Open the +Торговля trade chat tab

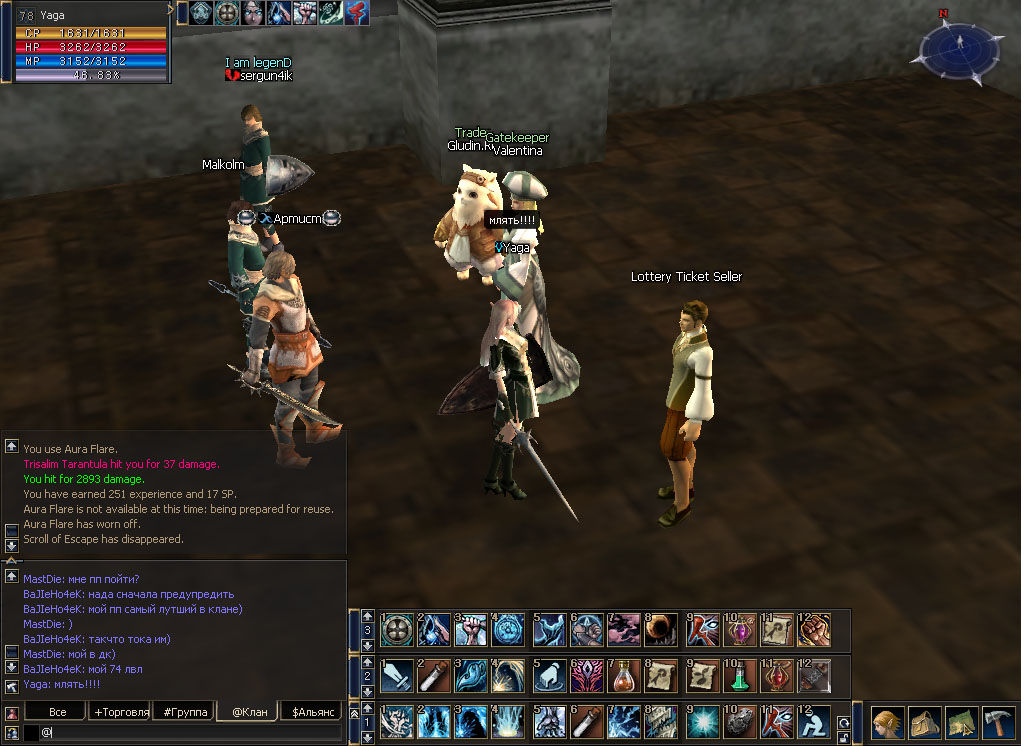tap(121, 712)
